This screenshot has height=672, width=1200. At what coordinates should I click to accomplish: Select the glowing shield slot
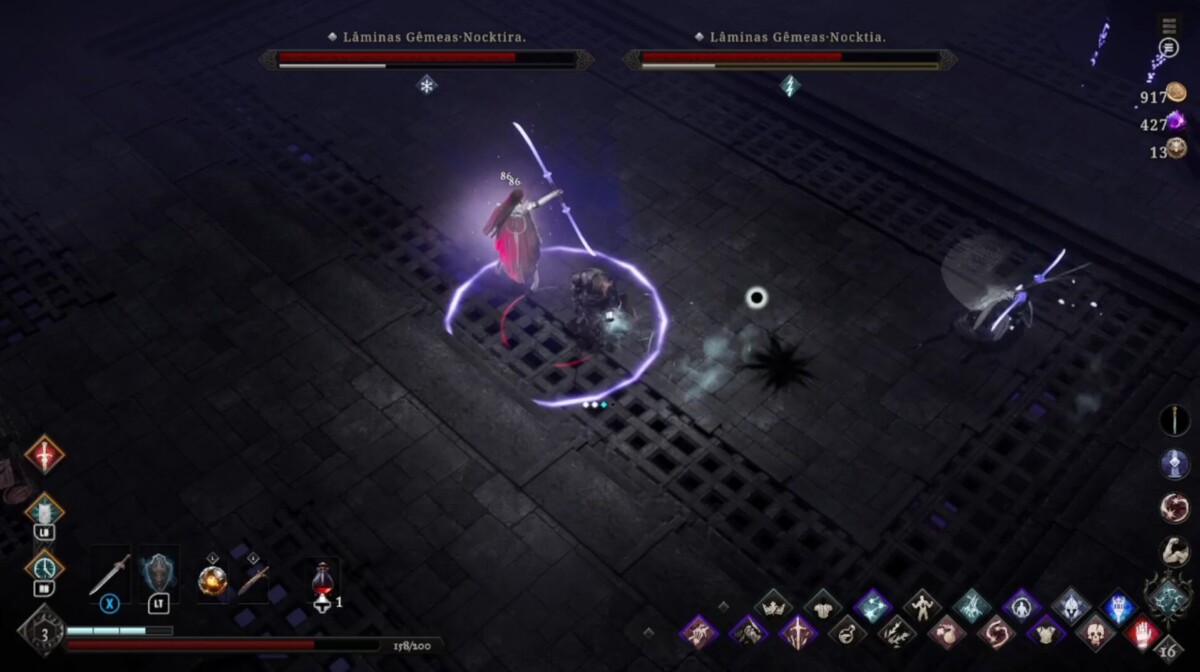click(x=158, y=573)
